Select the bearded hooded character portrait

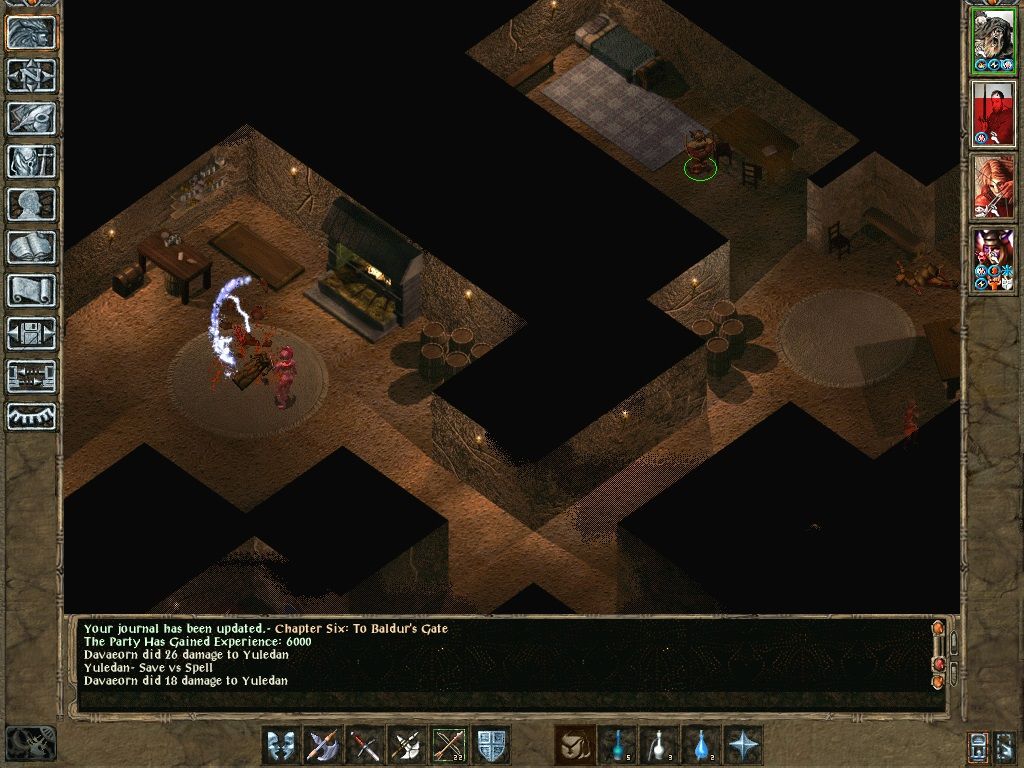(993, 41)
